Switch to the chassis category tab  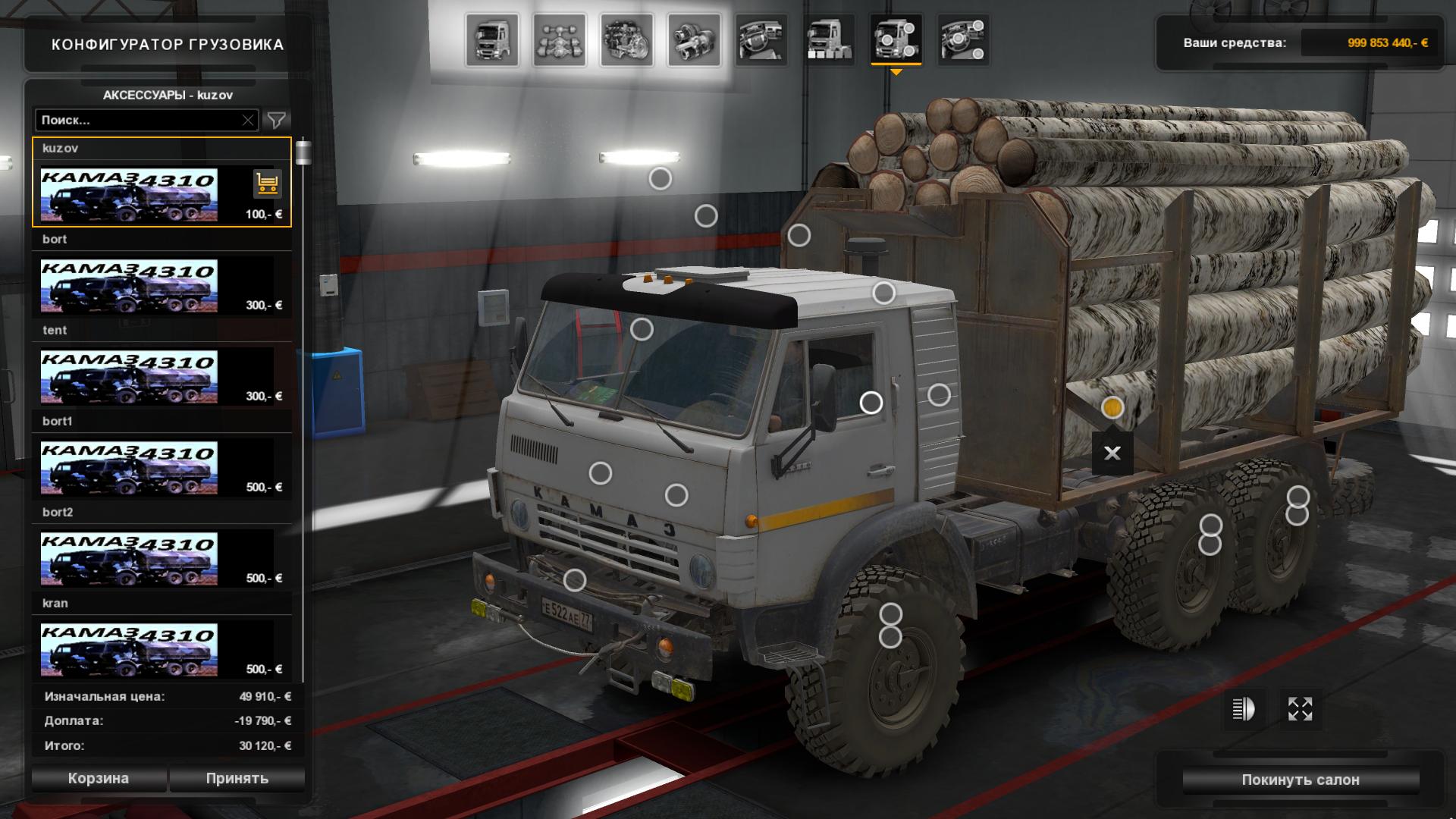pyautogui.click(x=560, y=39)
